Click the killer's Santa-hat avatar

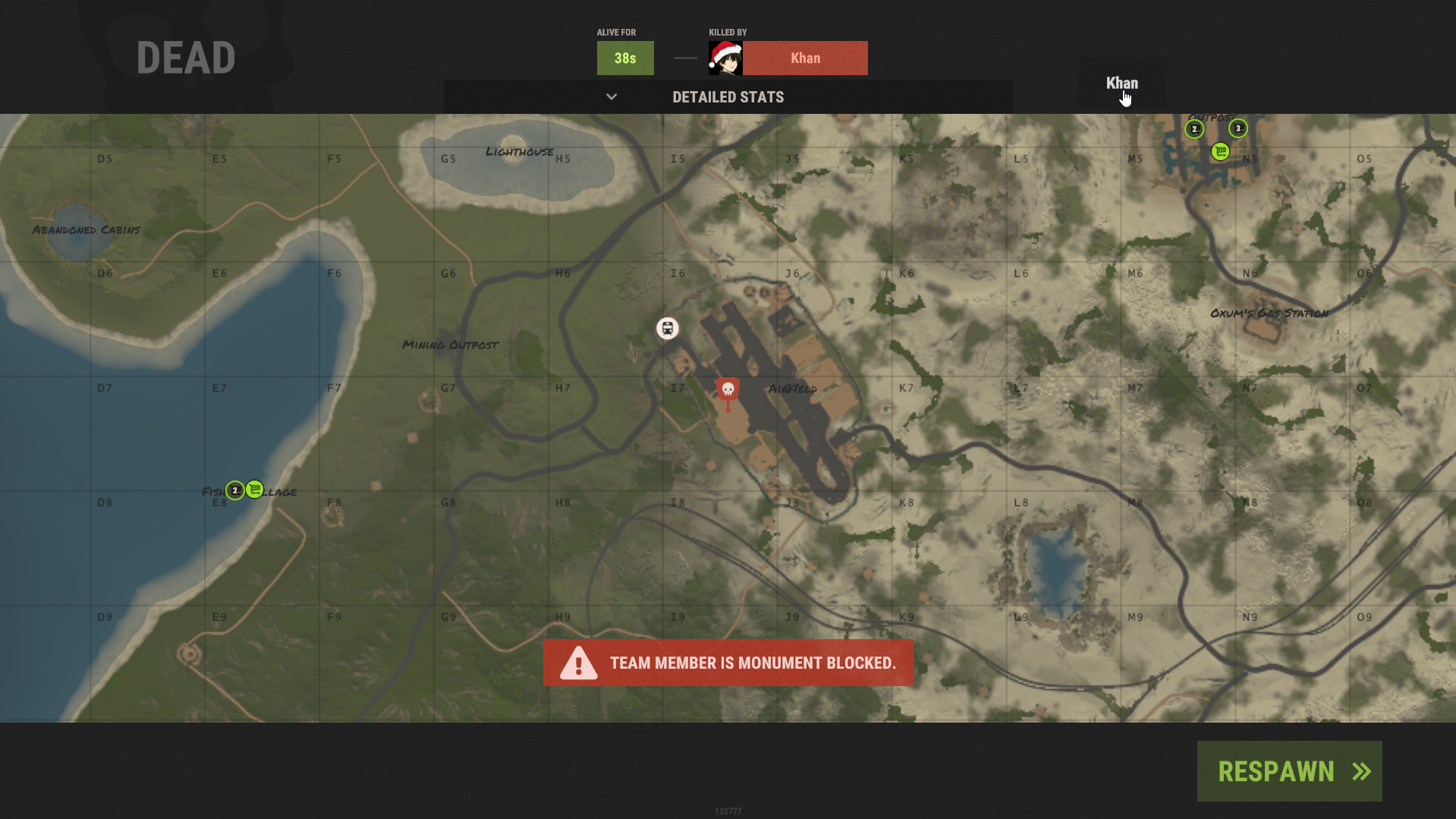[725, 58]
